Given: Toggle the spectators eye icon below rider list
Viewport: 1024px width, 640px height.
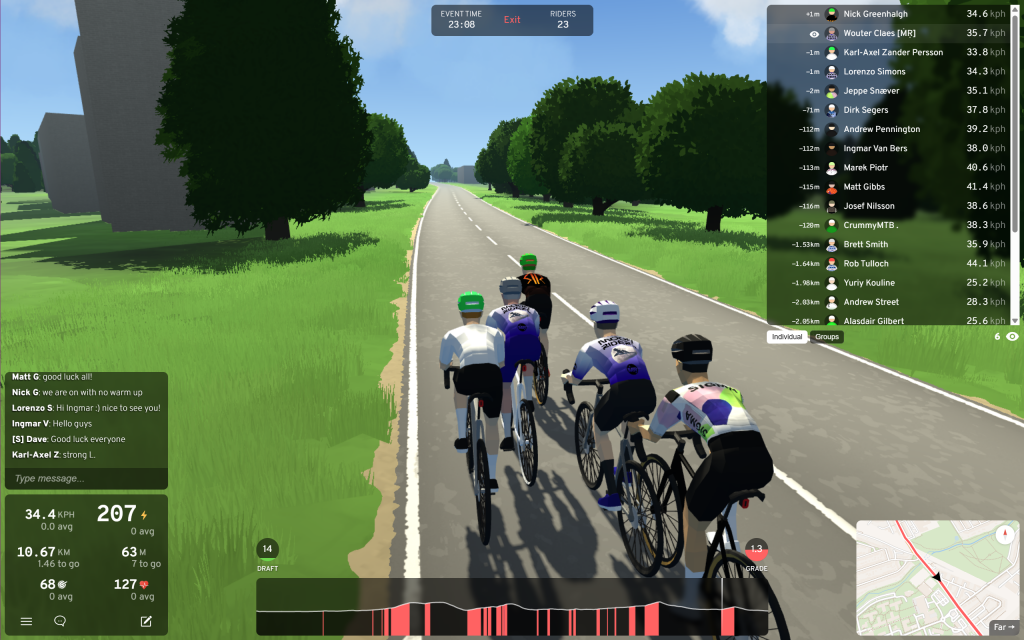Looking at the screenshot, I should 1012,337.
